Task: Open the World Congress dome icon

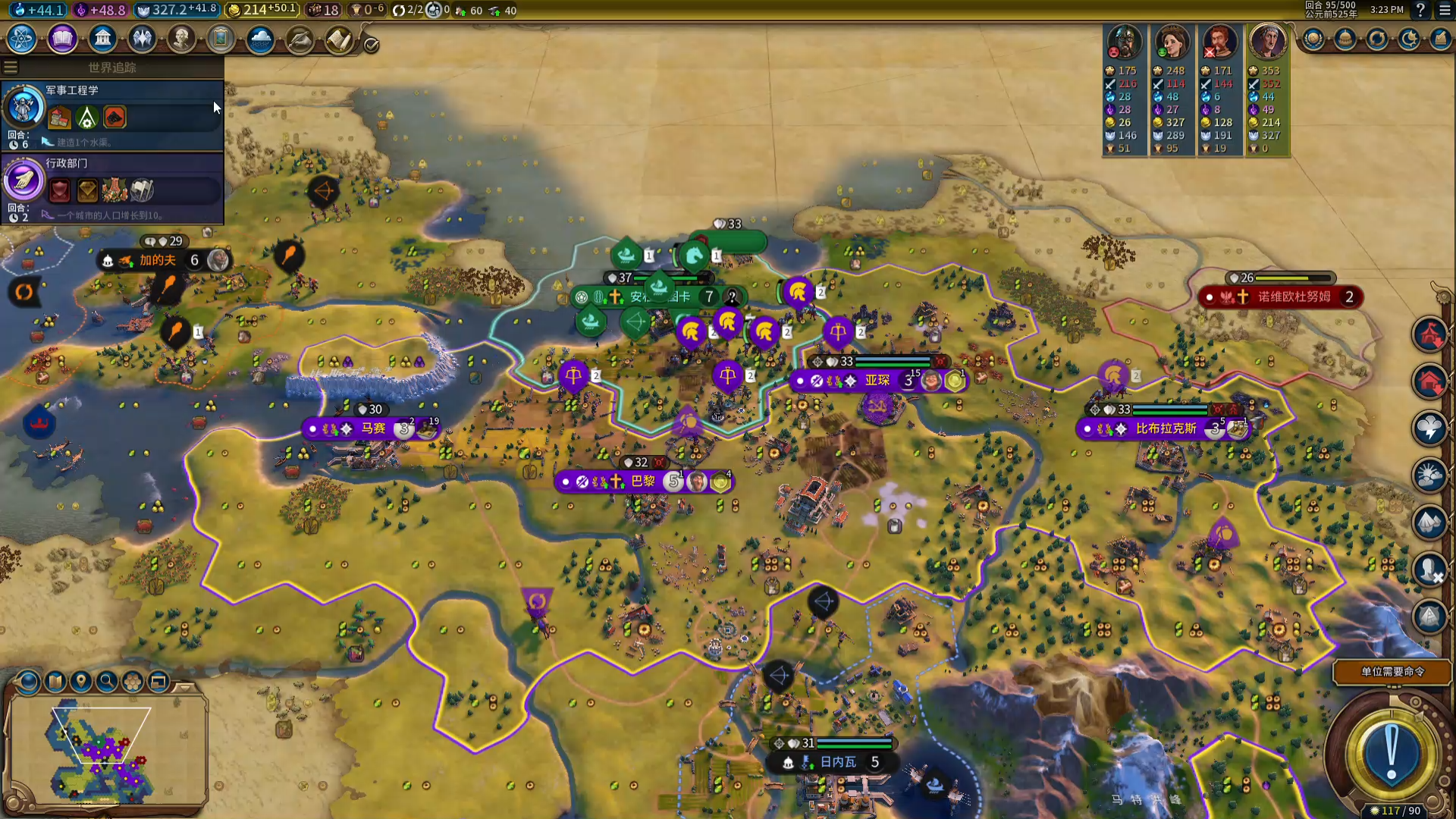Action: point(1345,39)
